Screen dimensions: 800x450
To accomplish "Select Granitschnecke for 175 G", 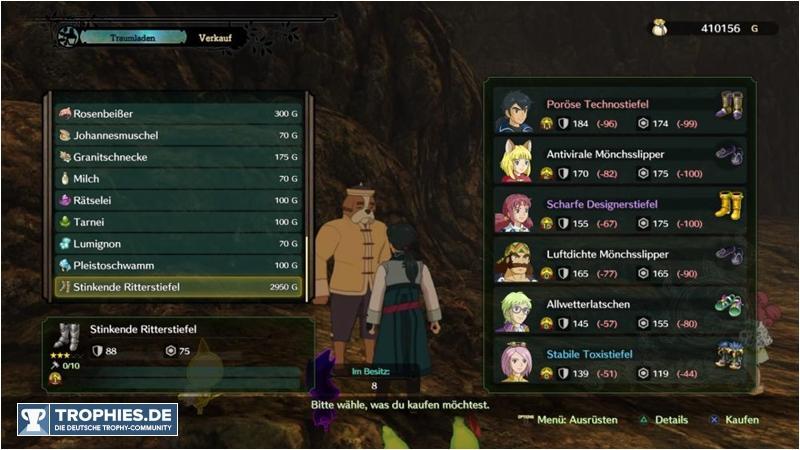I will click(x=180, y=157).
